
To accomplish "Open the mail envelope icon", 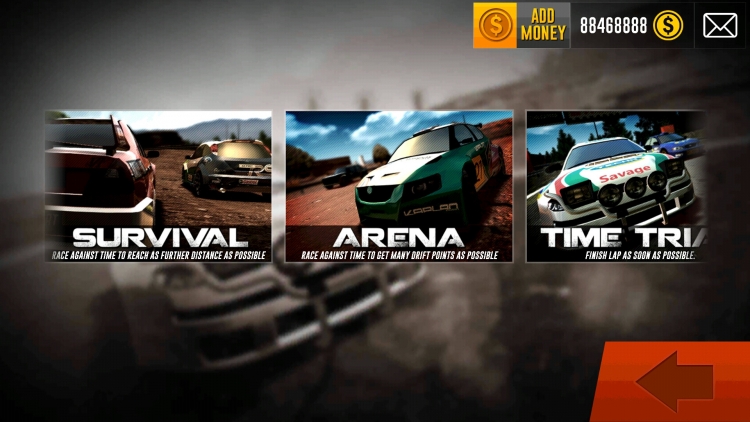I will point(720,25).
